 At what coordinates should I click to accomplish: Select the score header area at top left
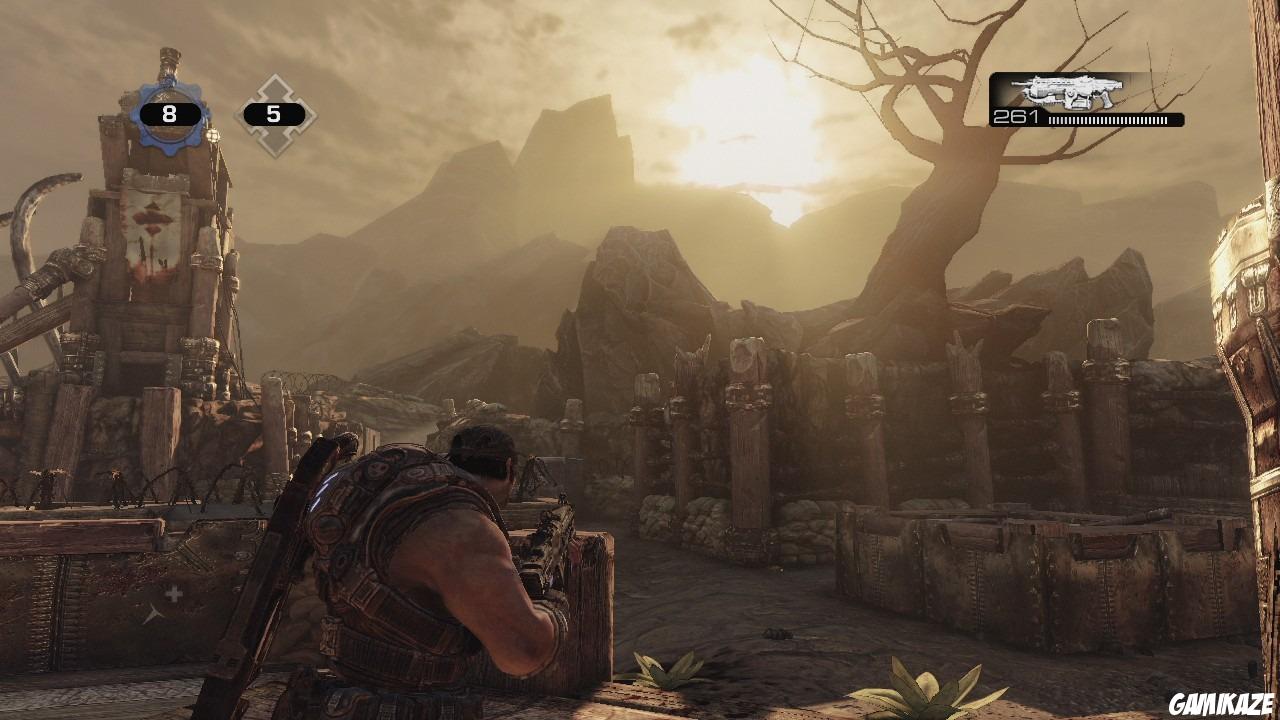point(220,110)
